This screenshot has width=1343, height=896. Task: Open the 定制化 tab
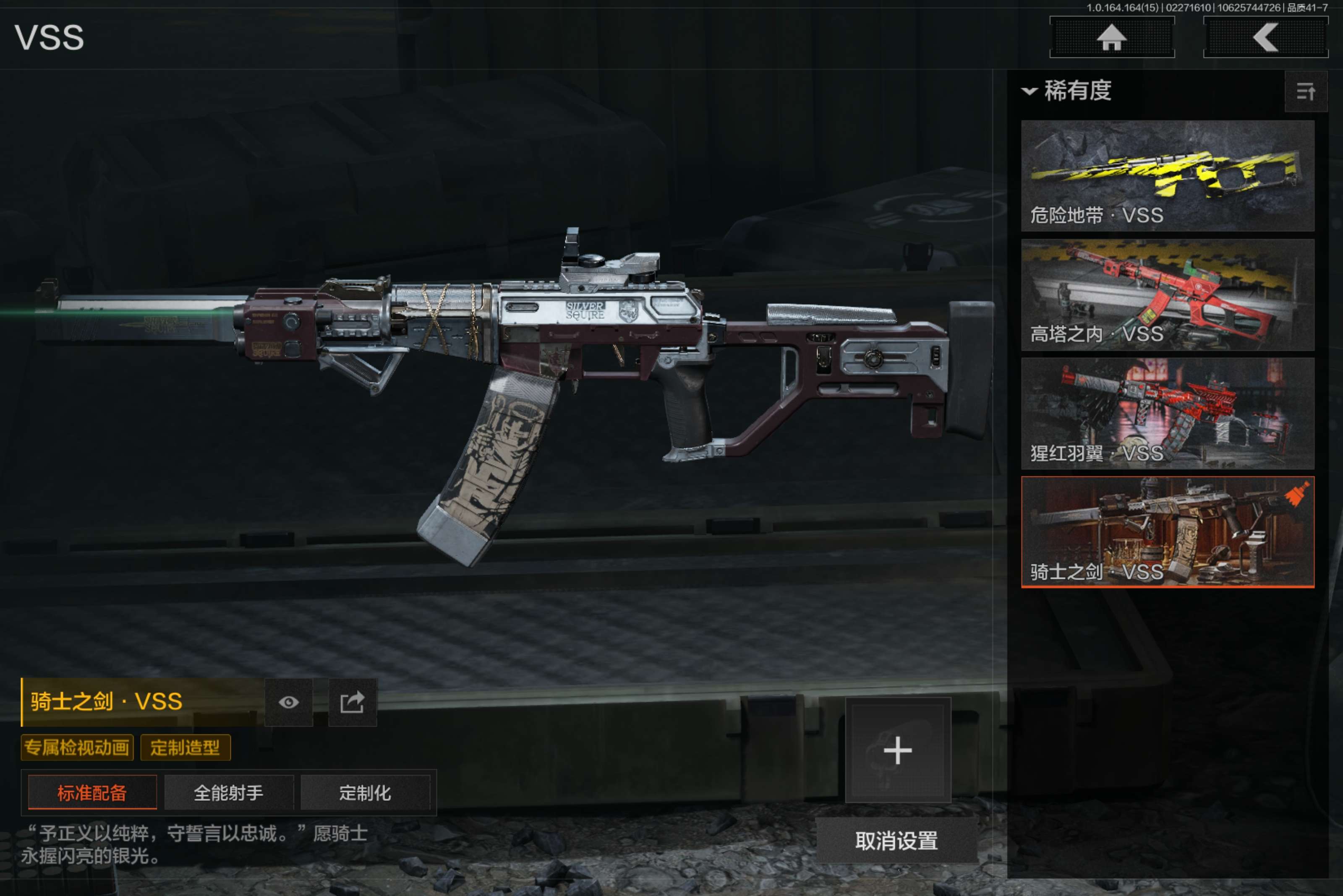(x=365, y=792)
